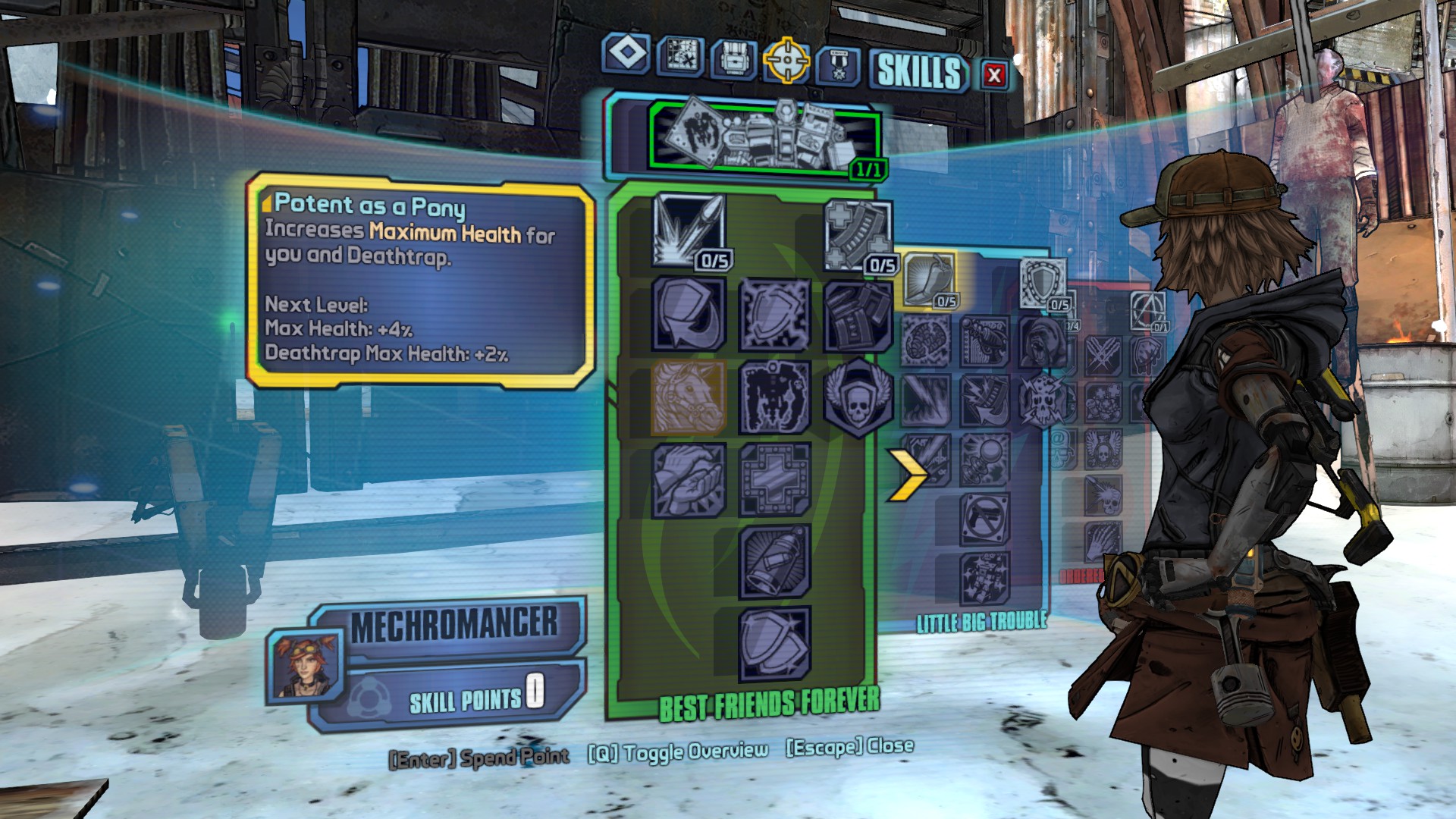
Task: Open the medal Badass Rank tab
Action: point(838,65)
